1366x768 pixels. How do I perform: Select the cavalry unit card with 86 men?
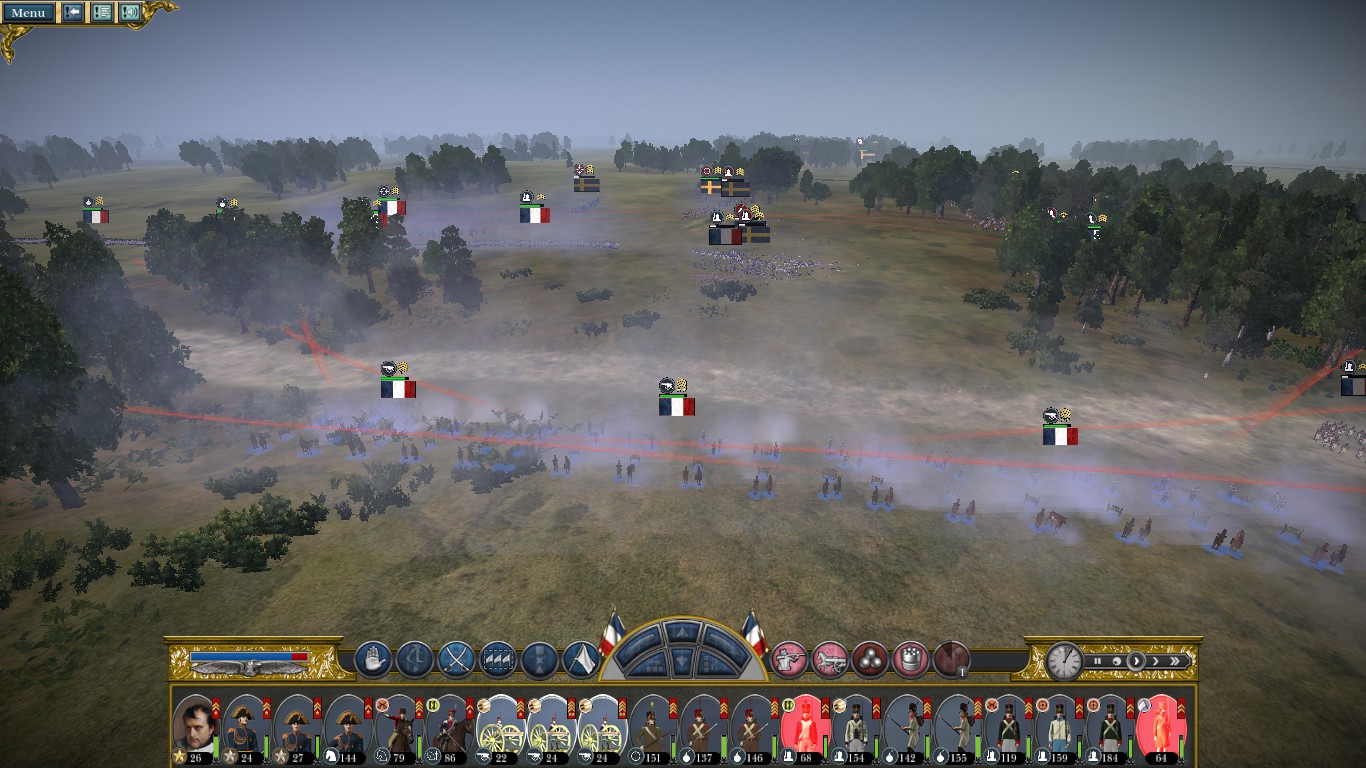449,727
